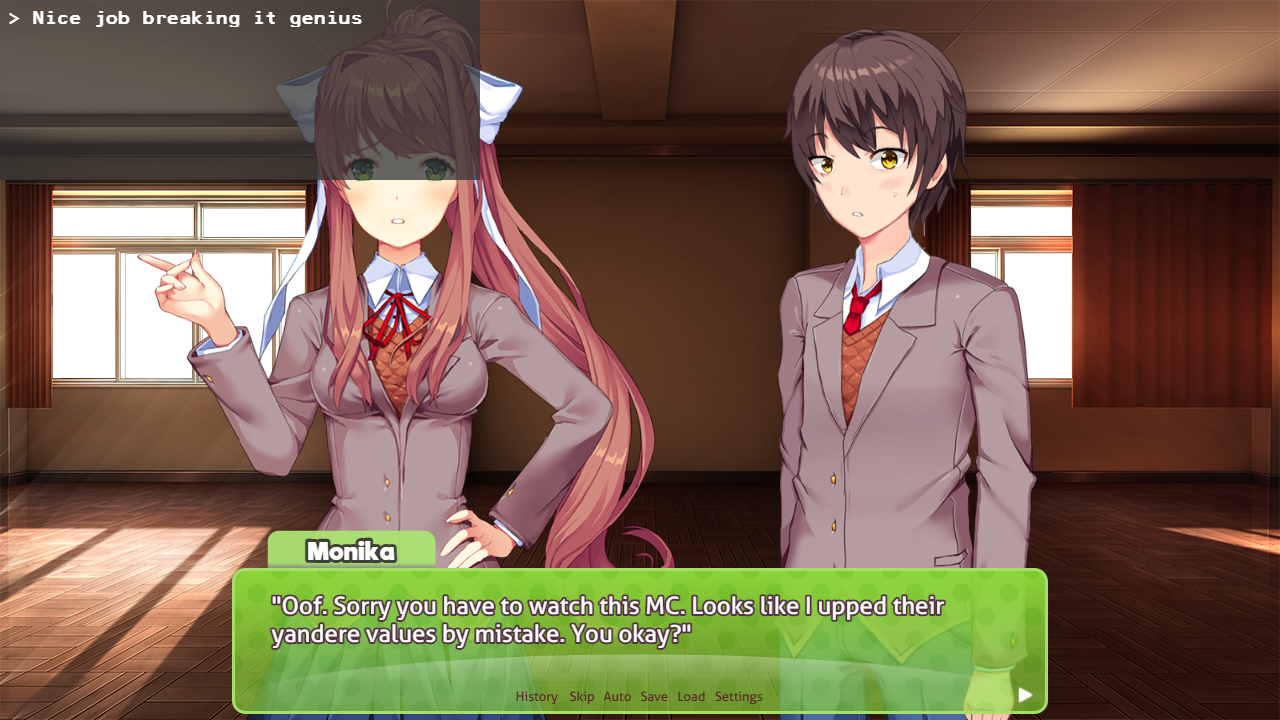Viewport: 1280px width, 720px height.
Task: Enable Skip mode from the quick menu
Action: pos(581,696)
